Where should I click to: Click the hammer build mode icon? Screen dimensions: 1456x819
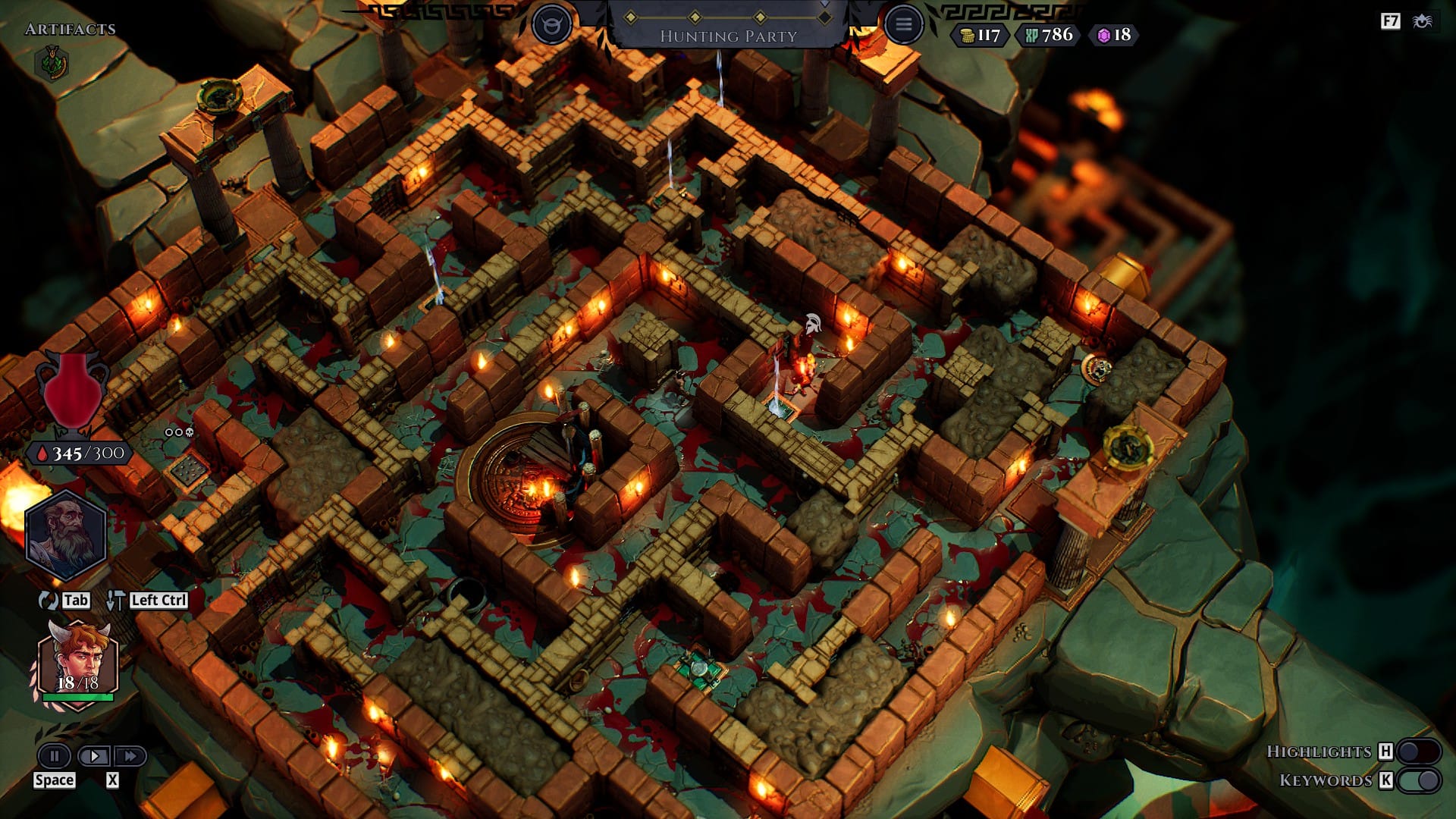115,601
